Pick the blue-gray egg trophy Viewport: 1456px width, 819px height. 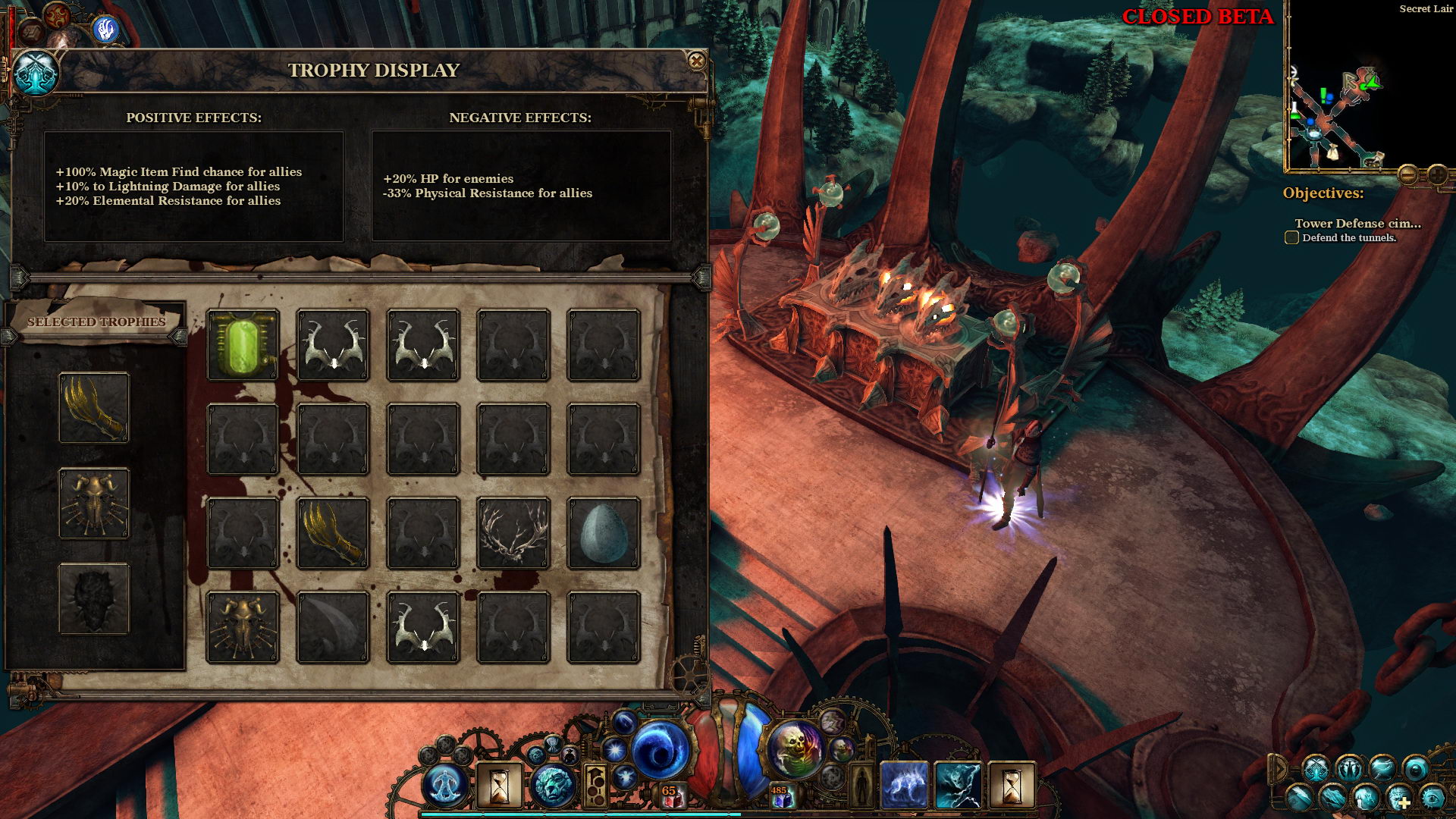[x=604, y=533]
